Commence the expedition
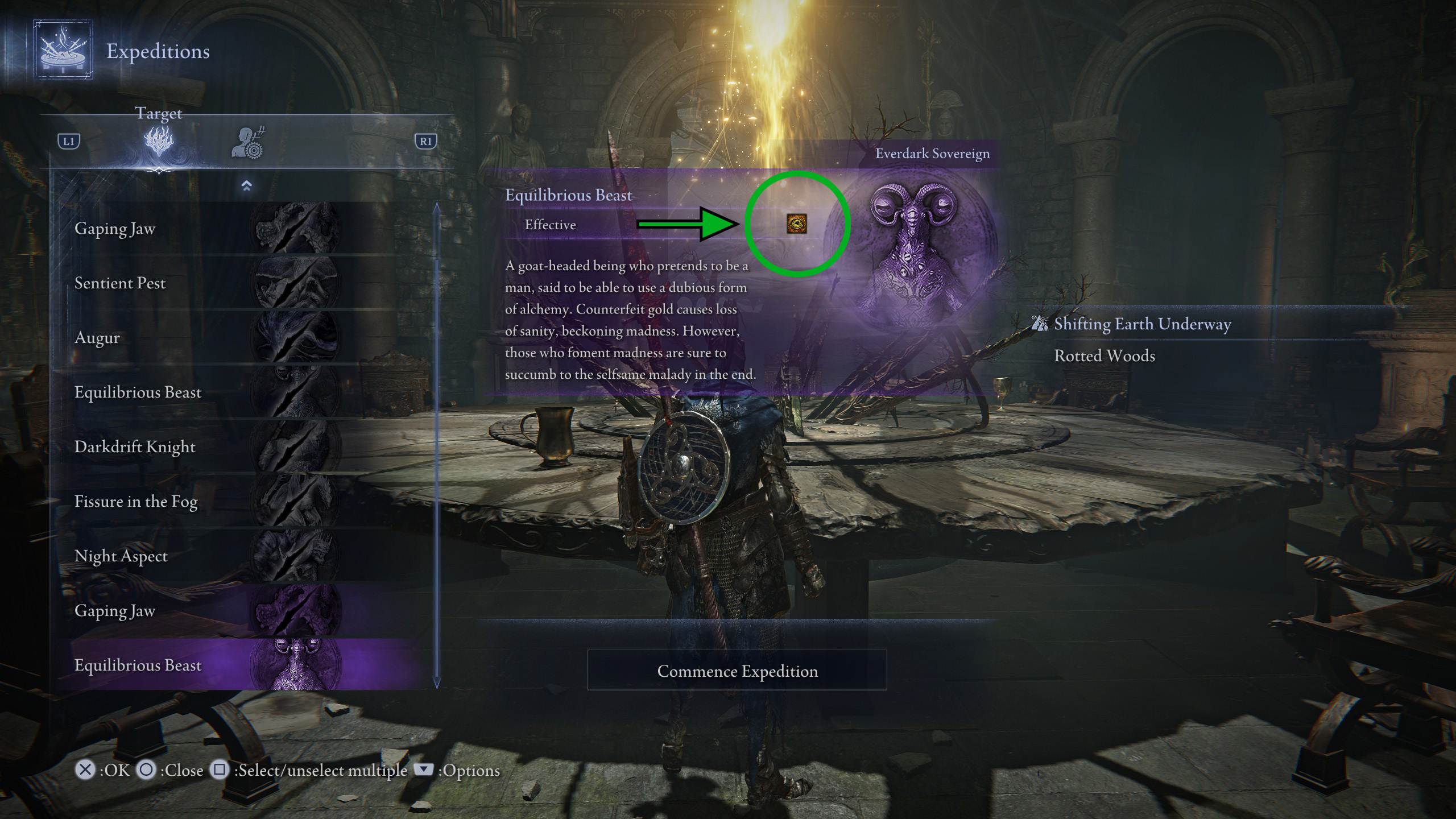The image size is (1456, 819). click(737, 671)
